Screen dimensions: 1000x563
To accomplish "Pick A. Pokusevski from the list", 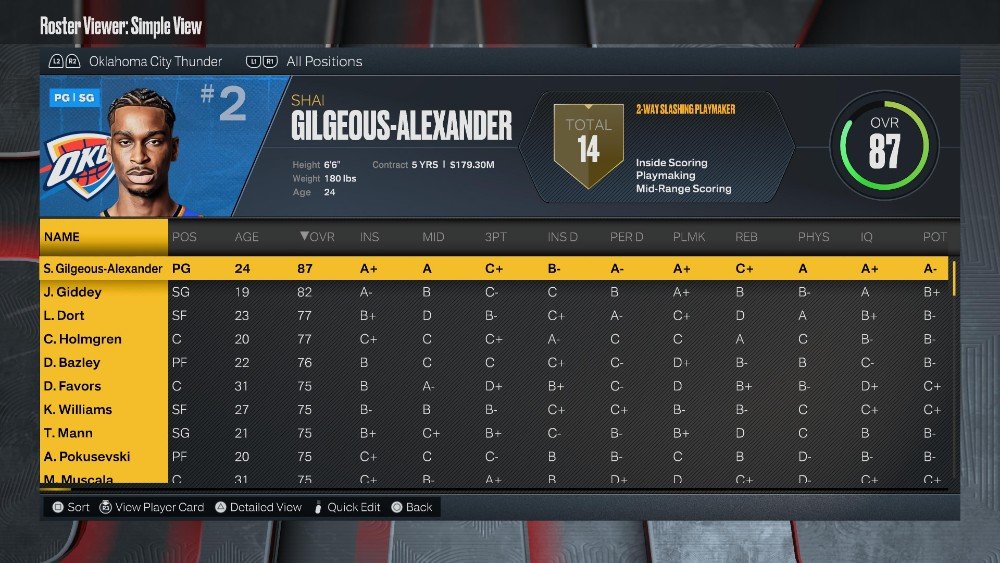I will pyautogui.click(x=87, y=456).
